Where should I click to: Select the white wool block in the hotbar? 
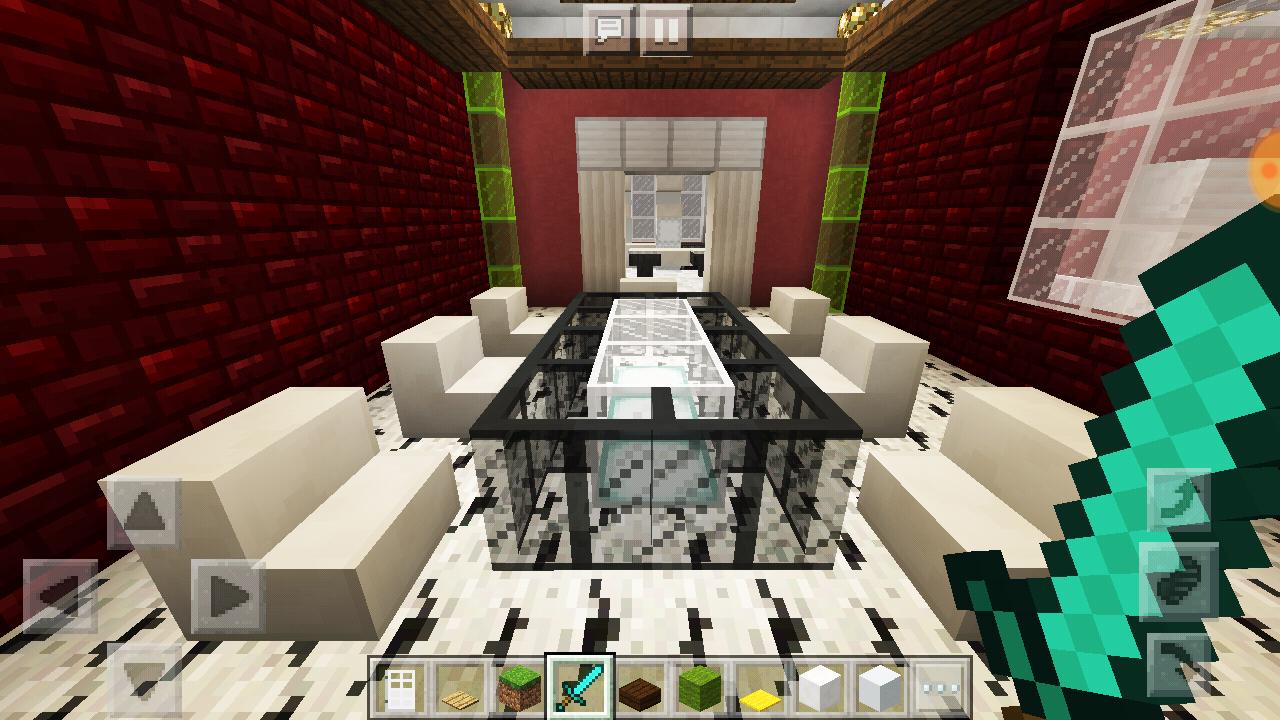pyautogui.click(x=818, y=688)
